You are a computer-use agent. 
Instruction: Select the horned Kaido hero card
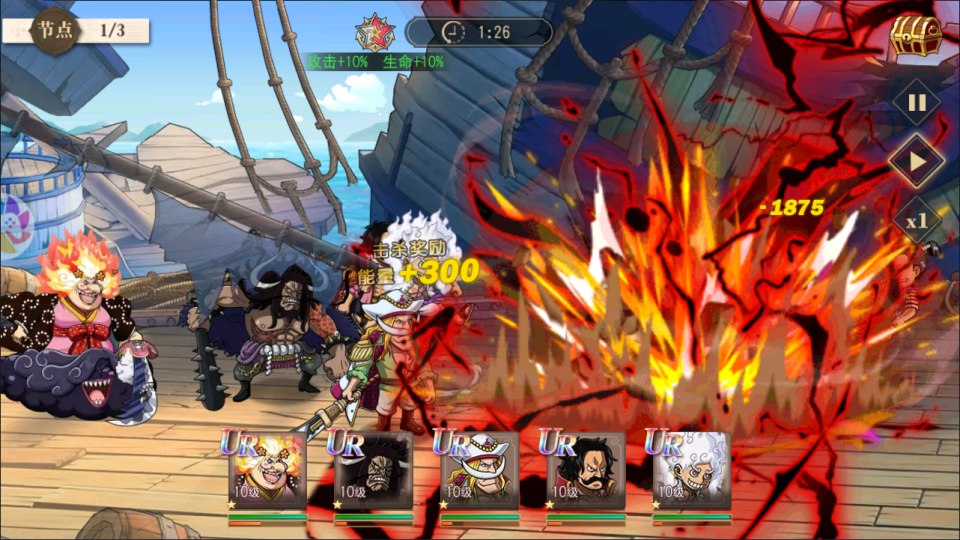click(373, 470)
